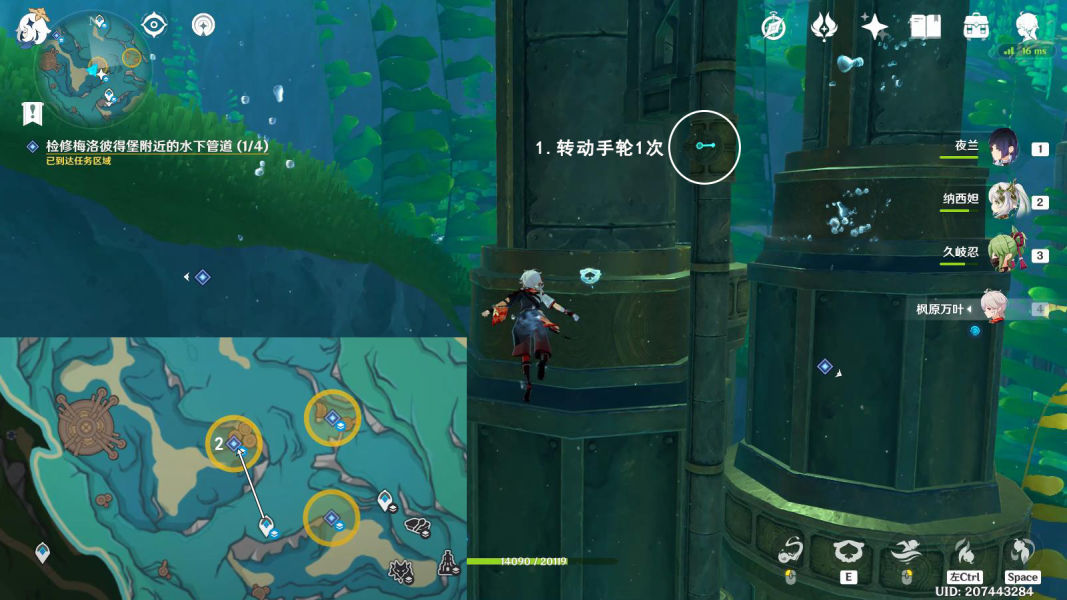
Task: Activate the dive-down descend icon
Action: click(x=965, y=551)
